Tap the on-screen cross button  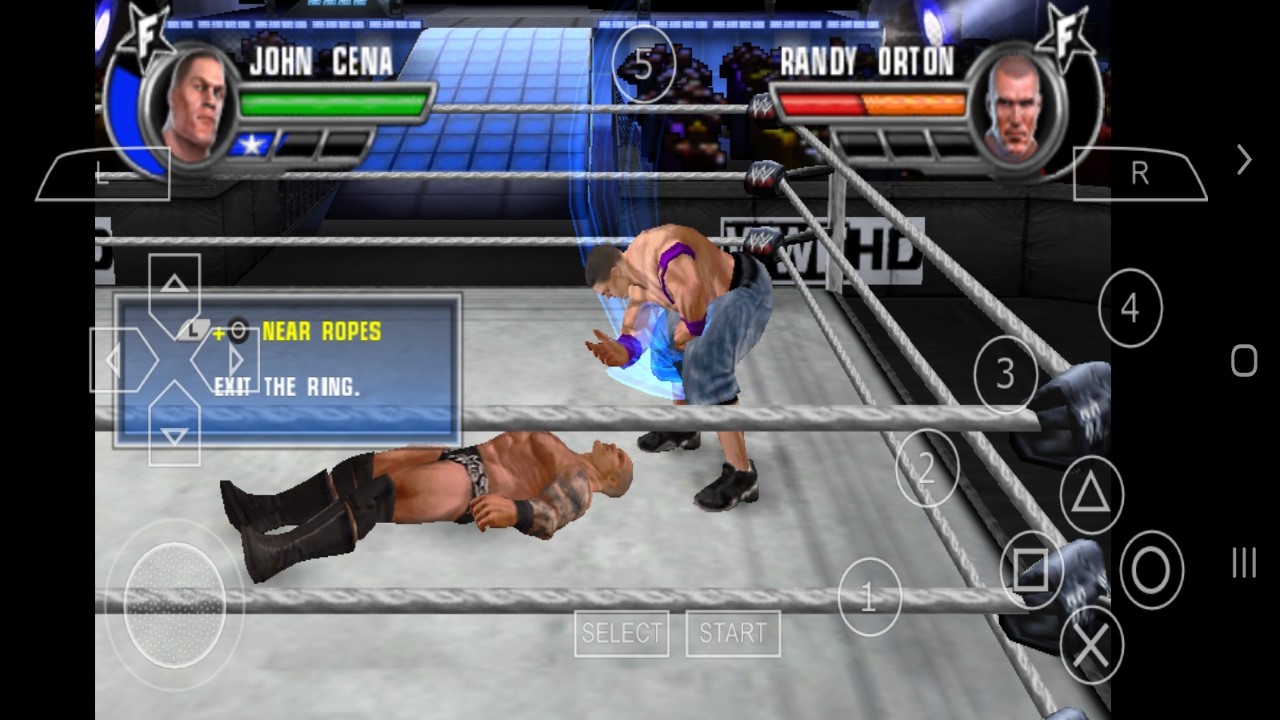[x=1091, y=646]
